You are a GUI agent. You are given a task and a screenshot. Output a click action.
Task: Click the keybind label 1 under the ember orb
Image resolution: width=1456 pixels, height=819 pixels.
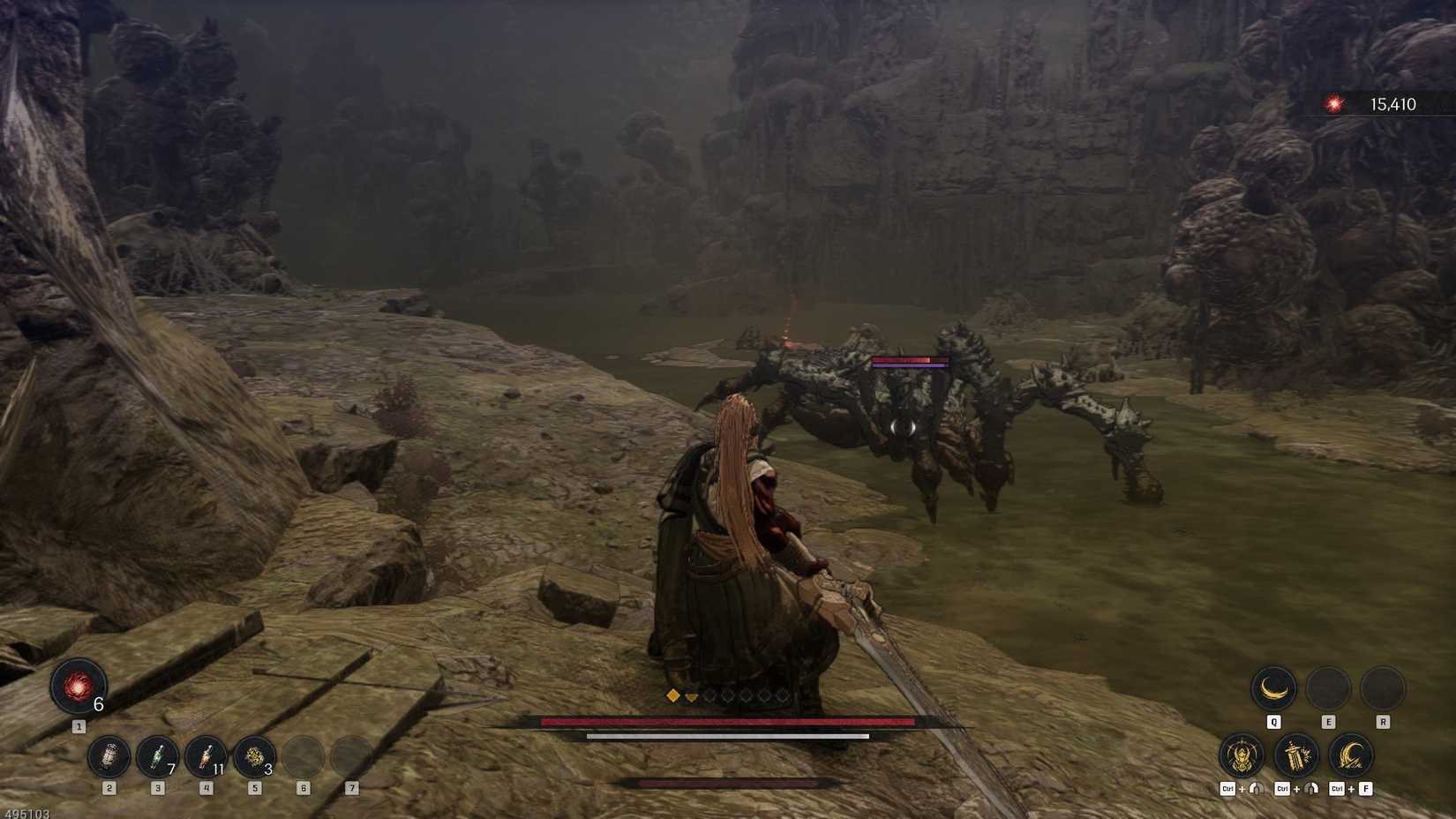point(78,725)
